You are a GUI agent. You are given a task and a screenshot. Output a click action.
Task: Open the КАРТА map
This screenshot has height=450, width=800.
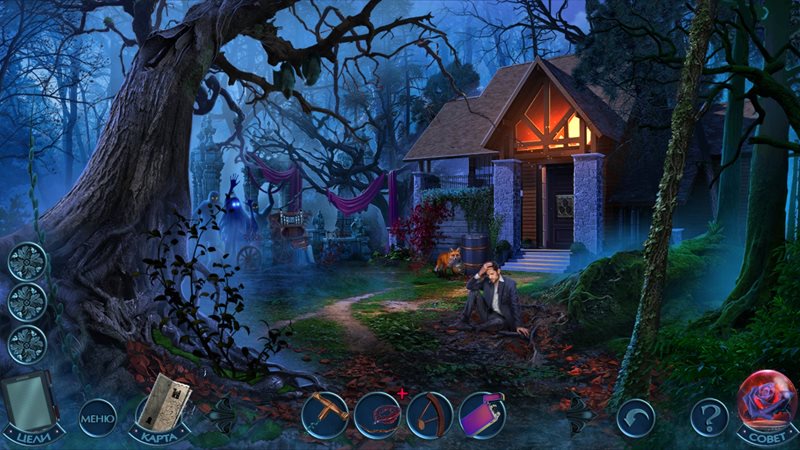pyautogui.click(x=162, y=405)
